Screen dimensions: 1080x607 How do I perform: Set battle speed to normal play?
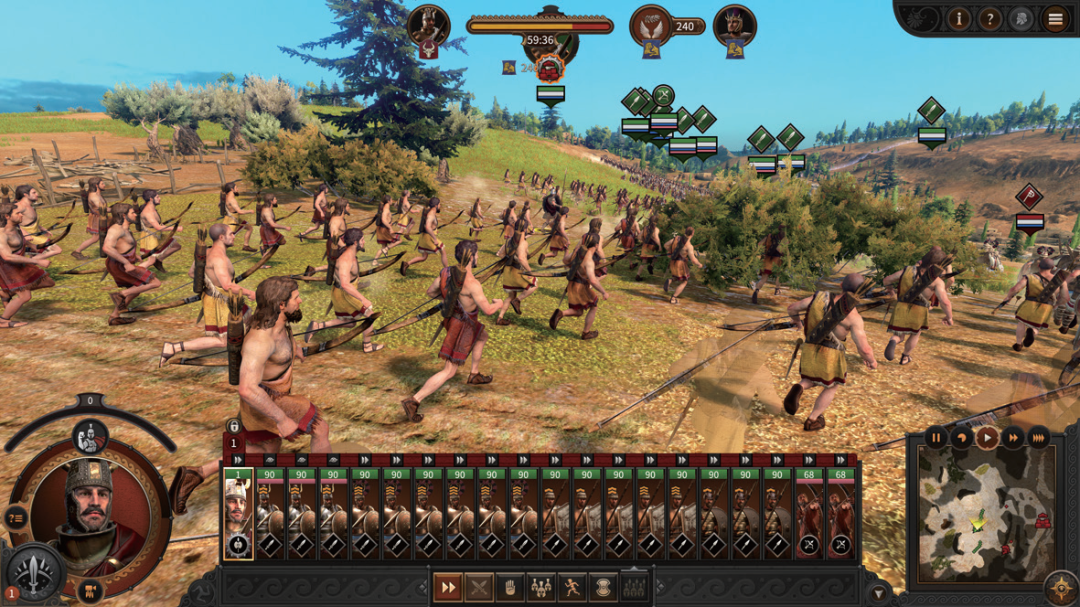(x=987, y=437)
